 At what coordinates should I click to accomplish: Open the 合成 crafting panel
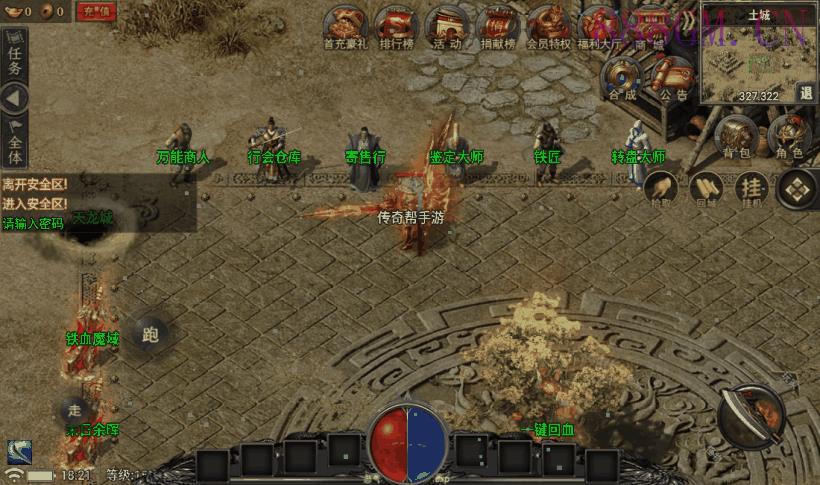623,76
